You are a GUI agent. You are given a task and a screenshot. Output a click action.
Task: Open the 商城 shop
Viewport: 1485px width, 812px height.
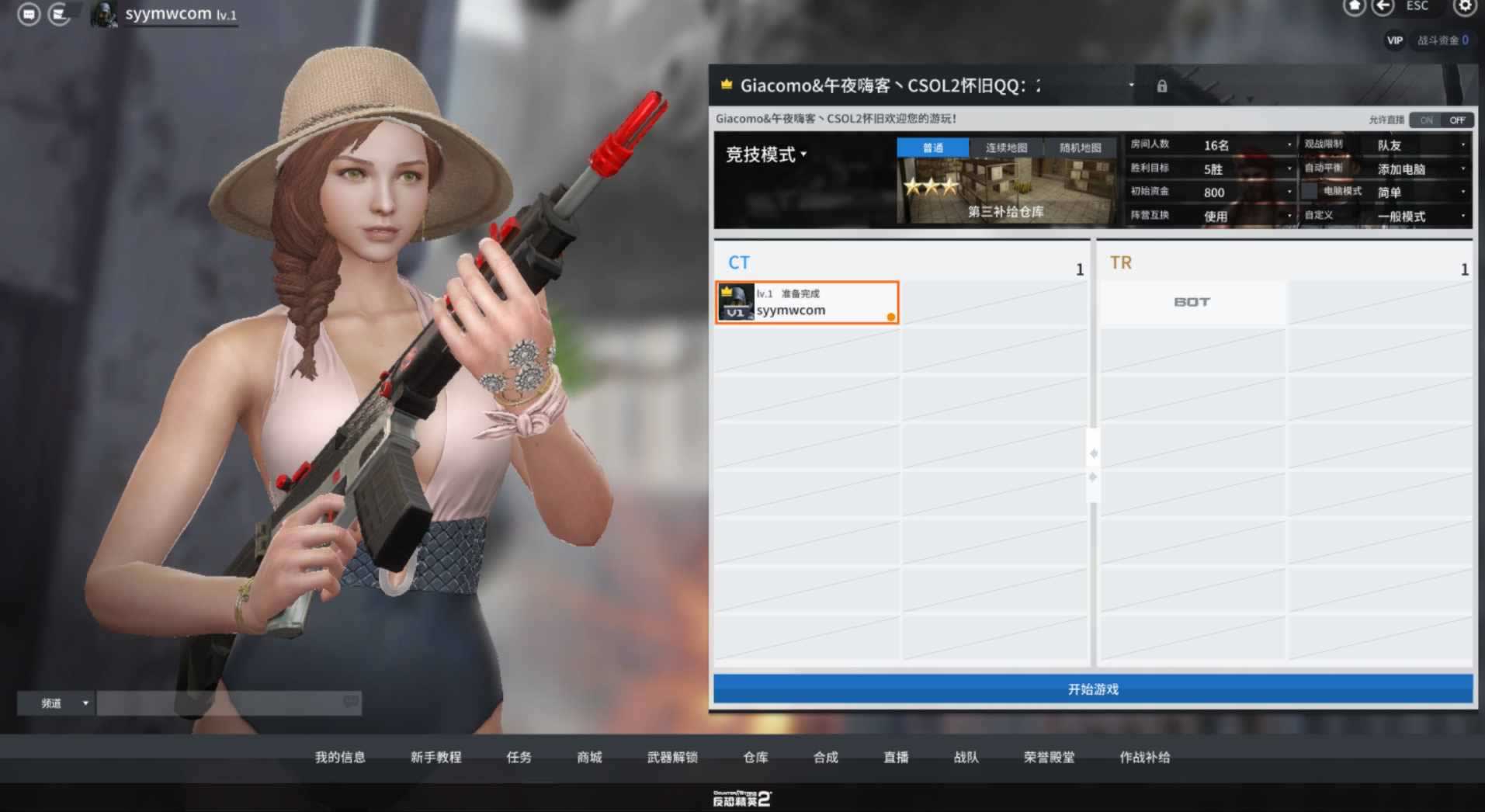click(x=589, y=757)
